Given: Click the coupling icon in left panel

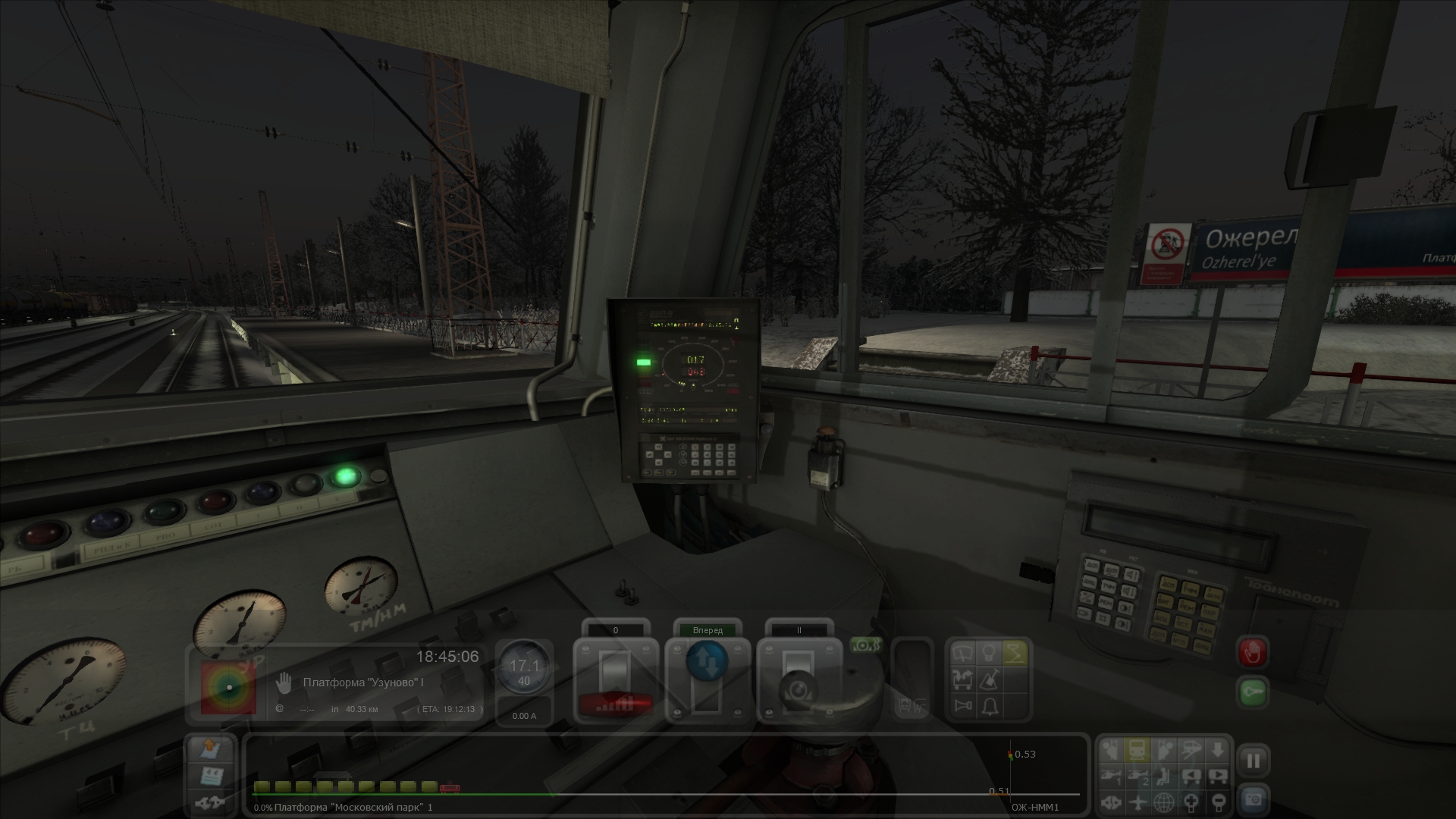Looking at the screenshot, I should tap(211, 802).
